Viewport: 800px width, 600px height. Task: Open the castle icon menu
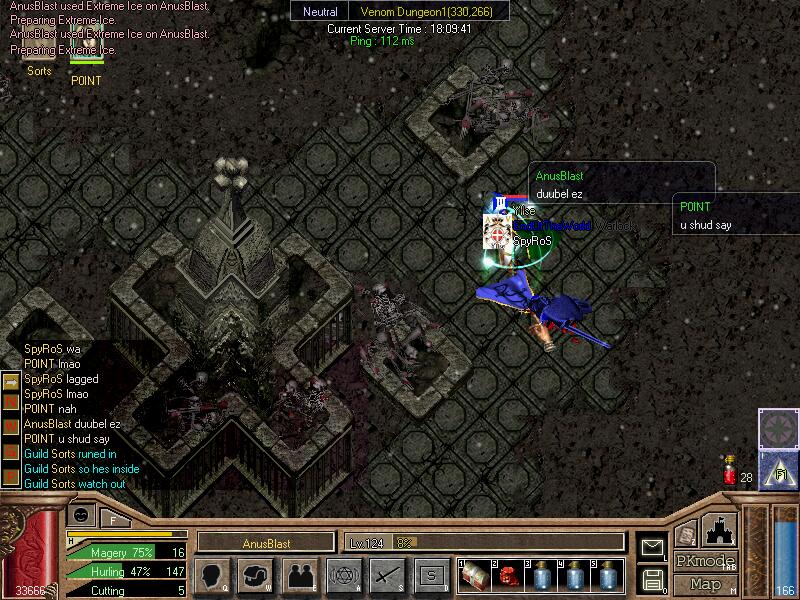(x=721, y=529)
